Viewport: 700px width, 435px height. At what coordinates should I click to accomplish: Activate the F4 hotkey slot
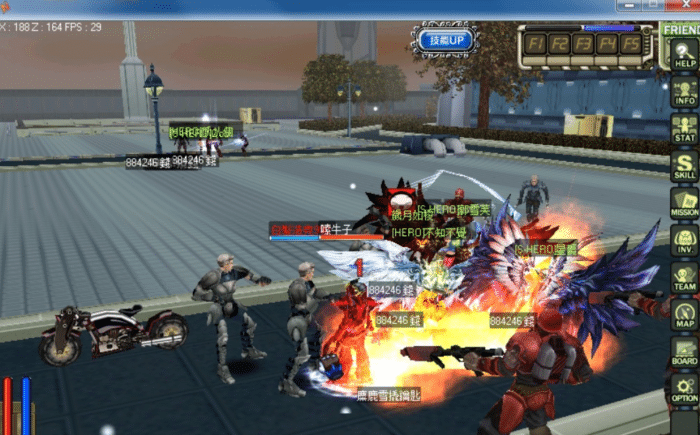tap(606, 44)
